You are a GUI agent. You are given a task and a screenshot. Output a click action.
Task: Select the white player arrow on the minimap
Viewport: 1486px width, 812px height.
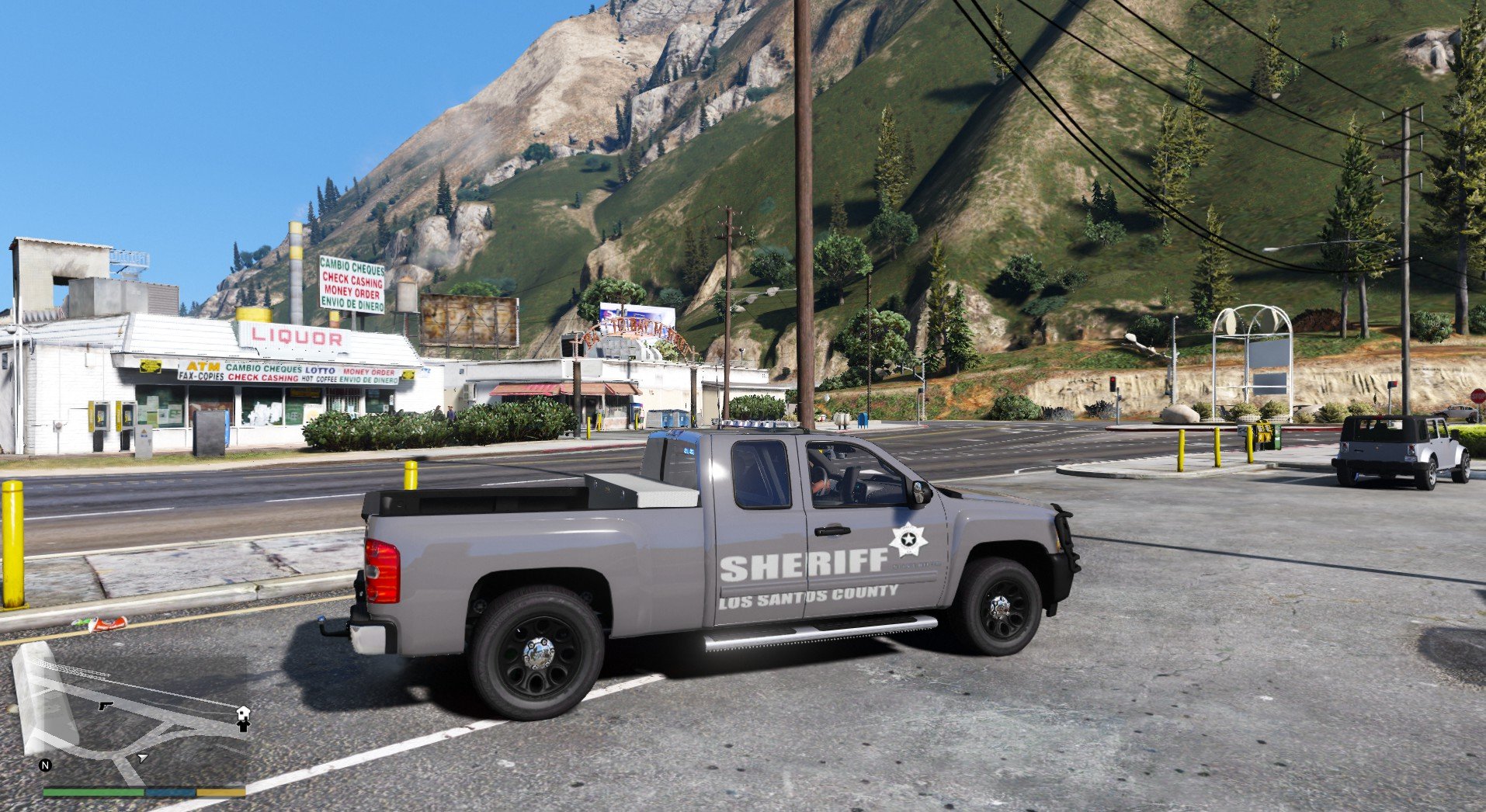coord(141,757)
